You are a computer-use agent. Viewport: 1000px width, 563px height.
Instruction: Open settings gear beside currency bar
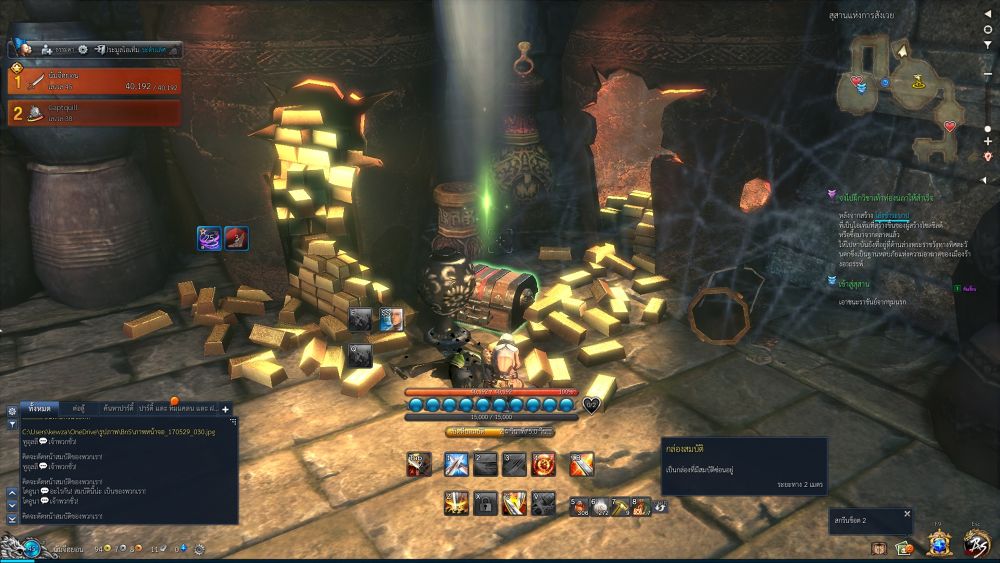pyautogui.click(x=199, y=549)
